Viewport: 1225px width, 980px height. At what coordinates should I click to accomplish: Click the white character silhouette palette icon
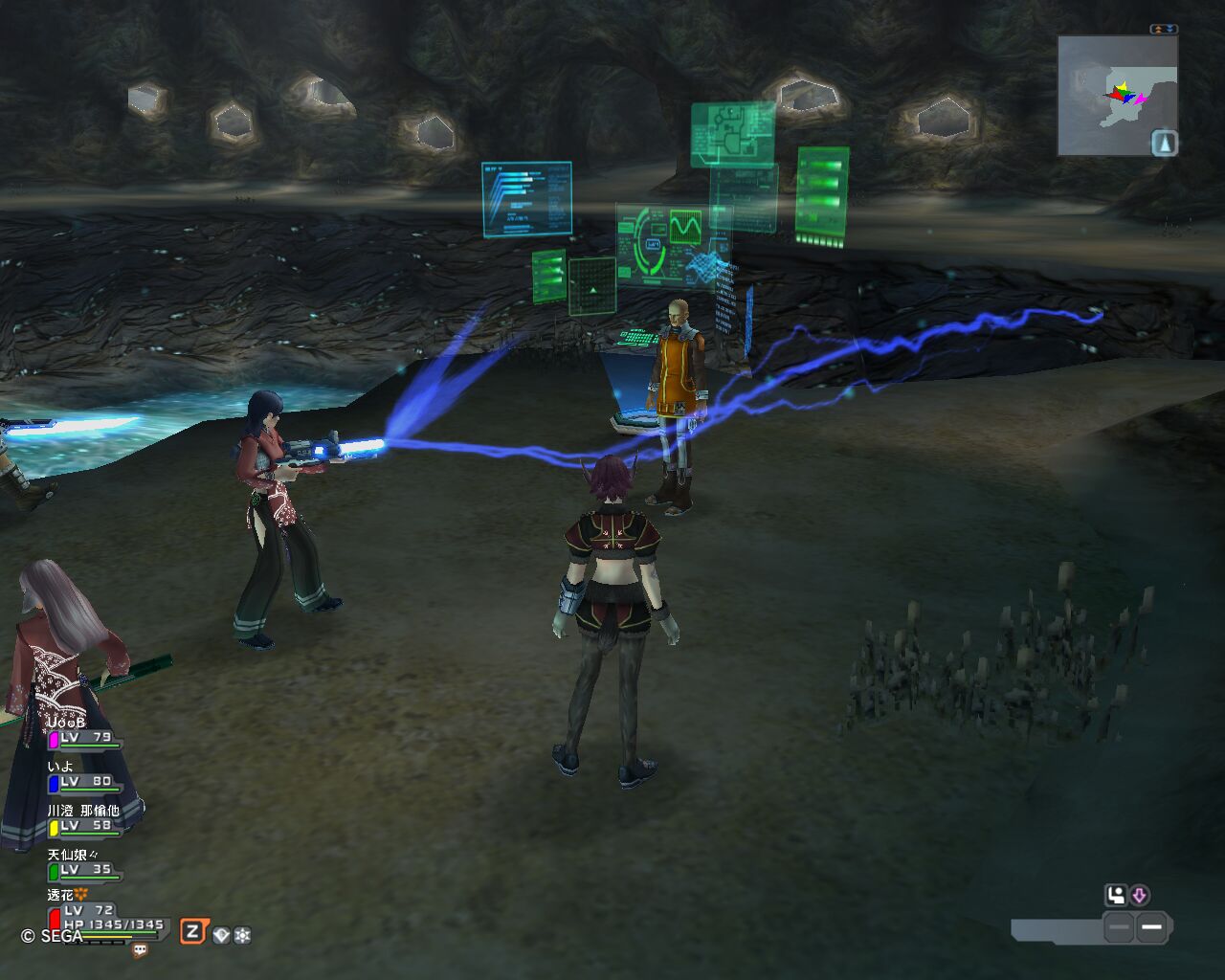1116,896
